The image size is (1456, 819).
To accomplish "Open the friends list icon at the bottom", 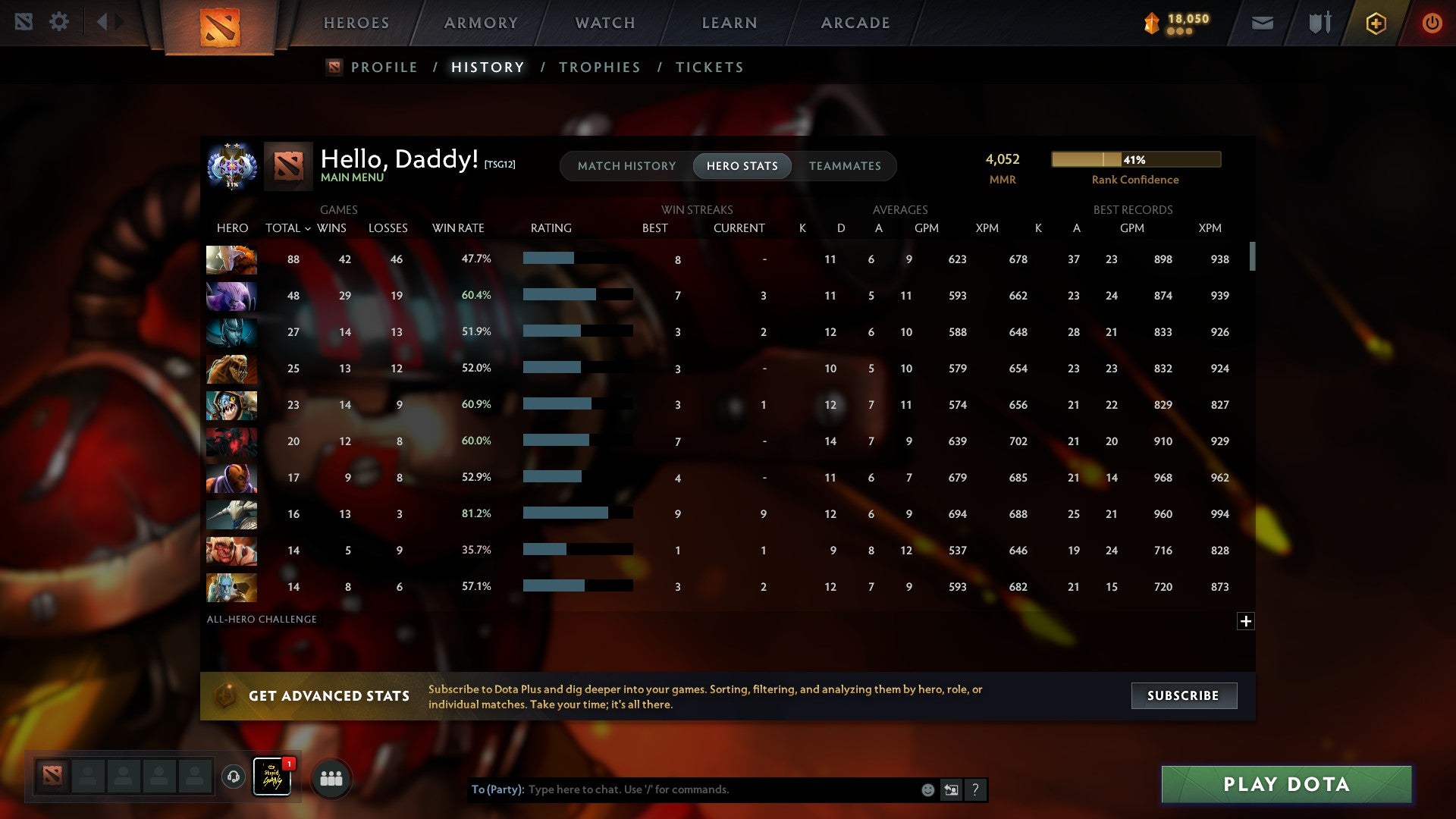I will 331,777.
